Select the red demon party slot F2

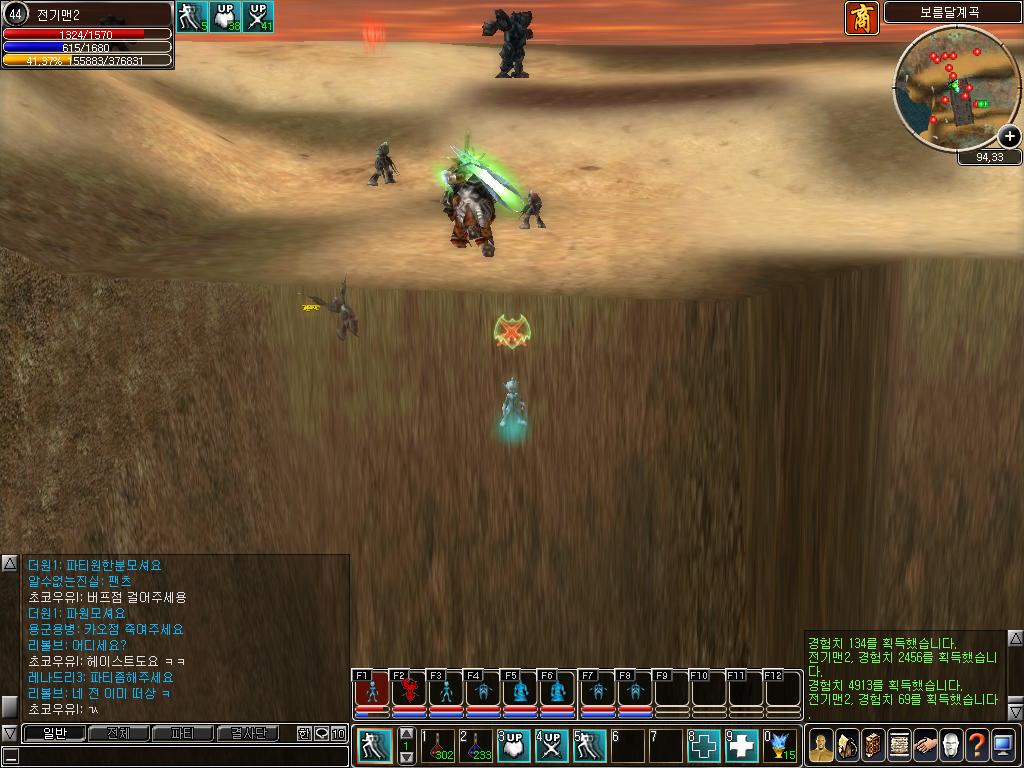pyautogui.click(x=408, y=690)
